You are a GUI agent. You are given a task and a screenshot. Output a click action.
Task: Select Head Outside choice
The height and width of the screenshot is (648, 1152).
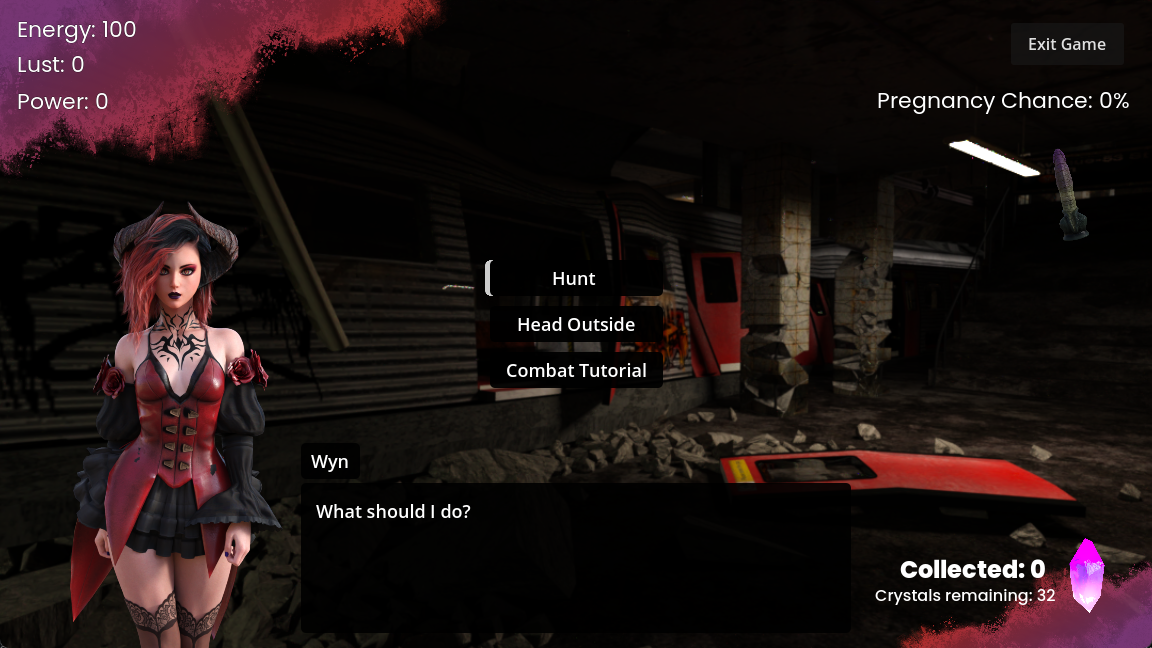coord(576,324)
